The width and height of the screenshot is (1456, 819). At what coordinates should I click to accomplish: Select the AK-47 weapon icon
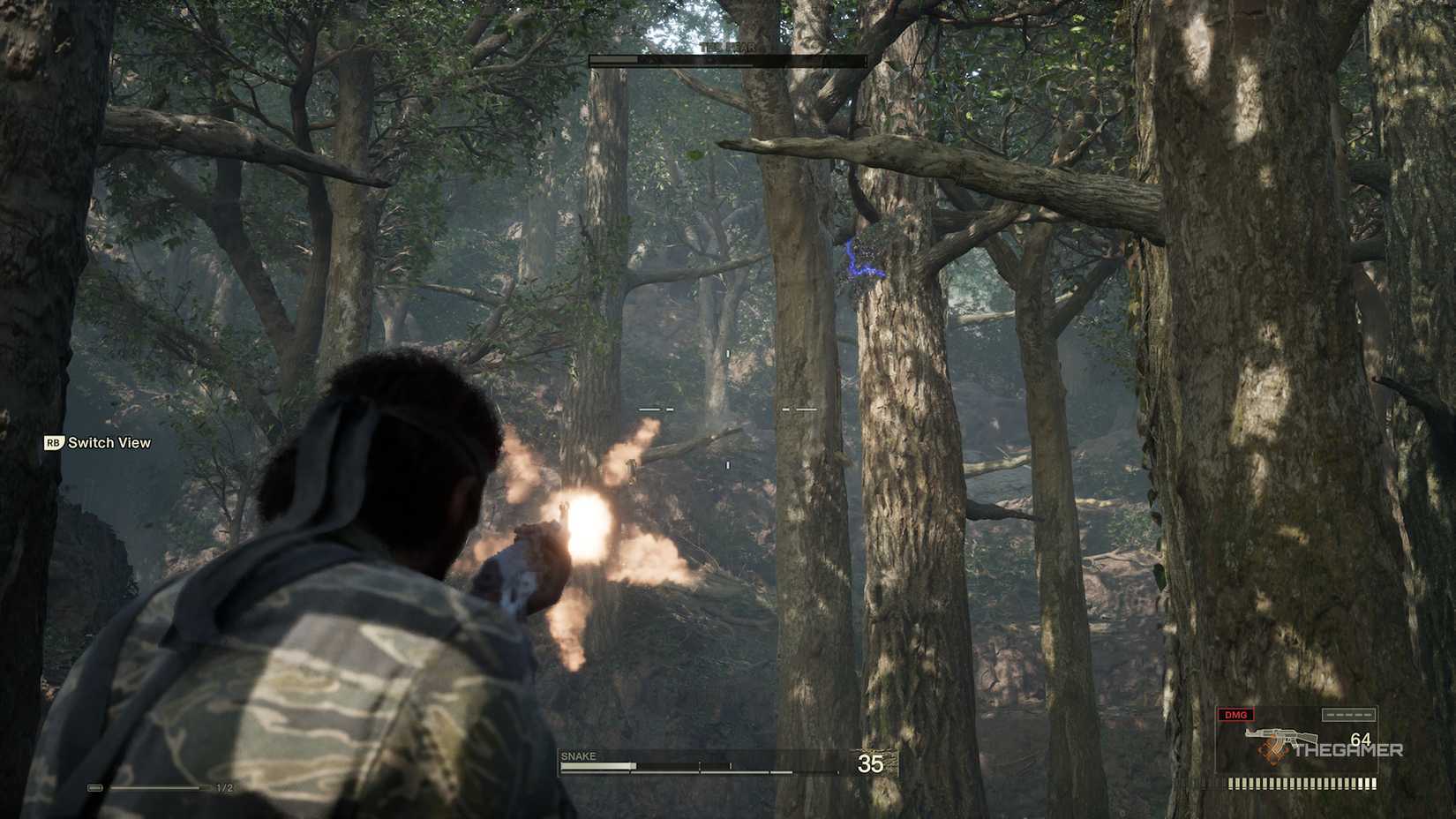1282,736
